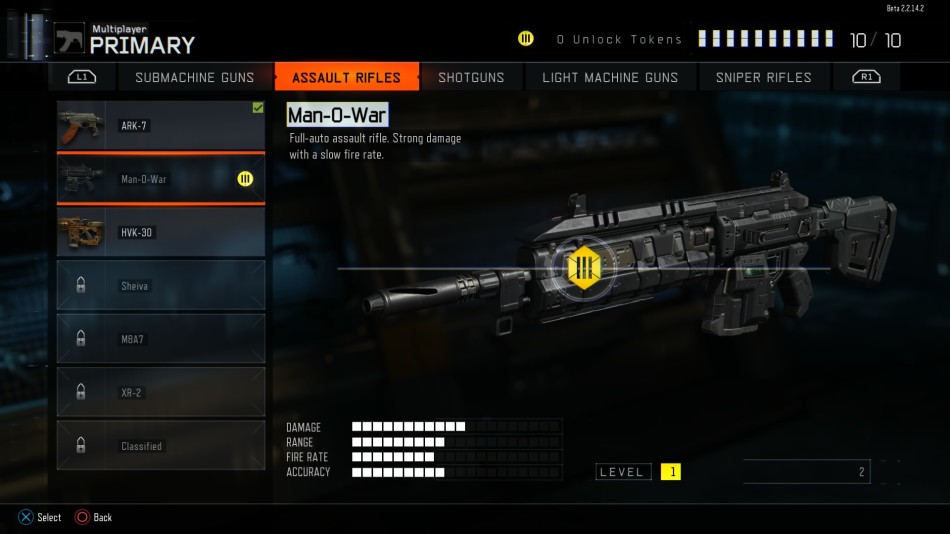
Task: Select the Man-O-War weapon row
Action: (x=161, y=179)
